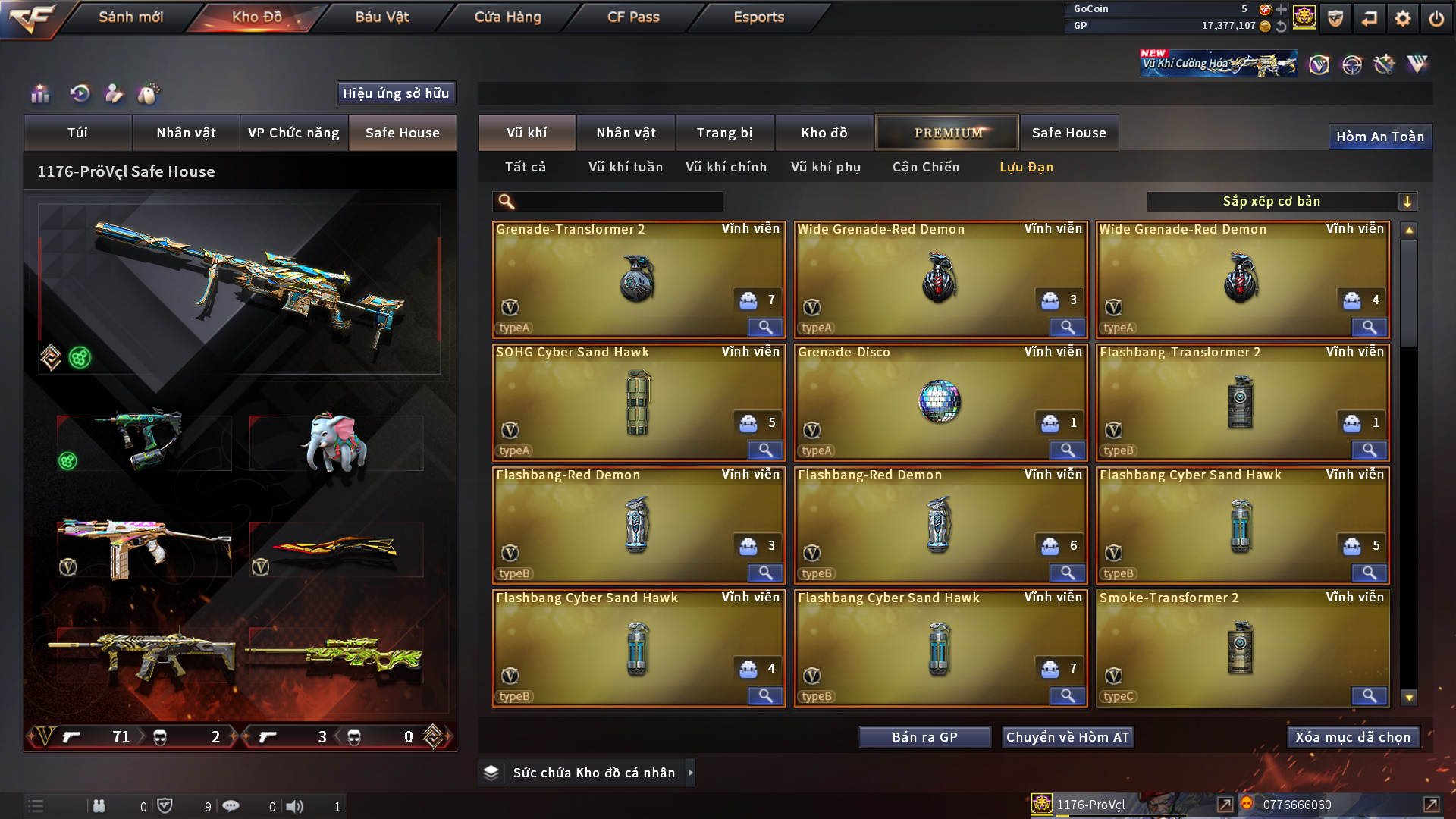Open the CF Pass menu
This screenshot has height=819, width=1456.
click(633, 17)
